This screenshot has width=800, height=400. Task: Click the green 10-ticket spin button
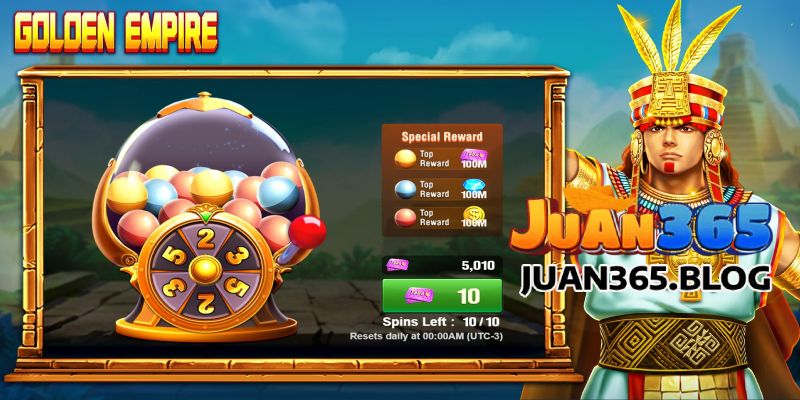[x=442, y=297]
